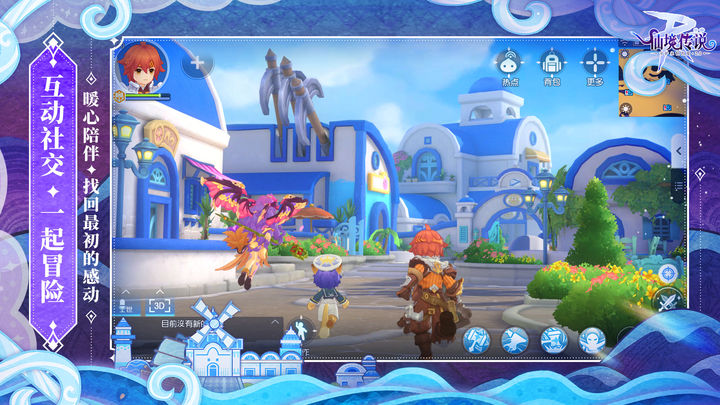Tap the plus button beside the portrait

[x=197, y=63]
